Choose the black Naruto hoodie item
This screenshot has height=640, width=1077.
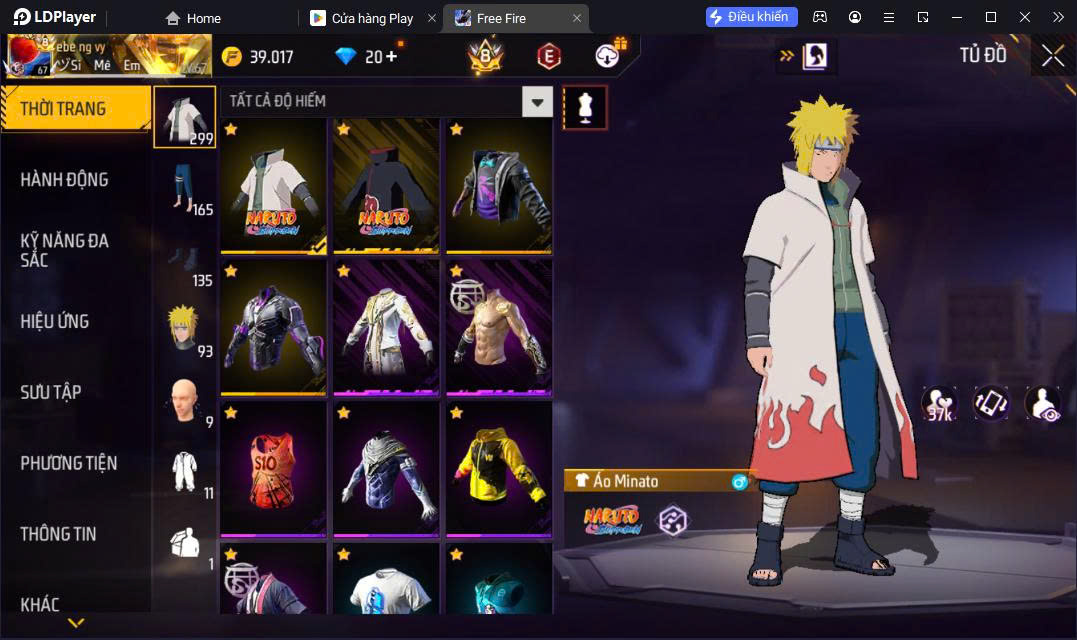pos(386,186)
